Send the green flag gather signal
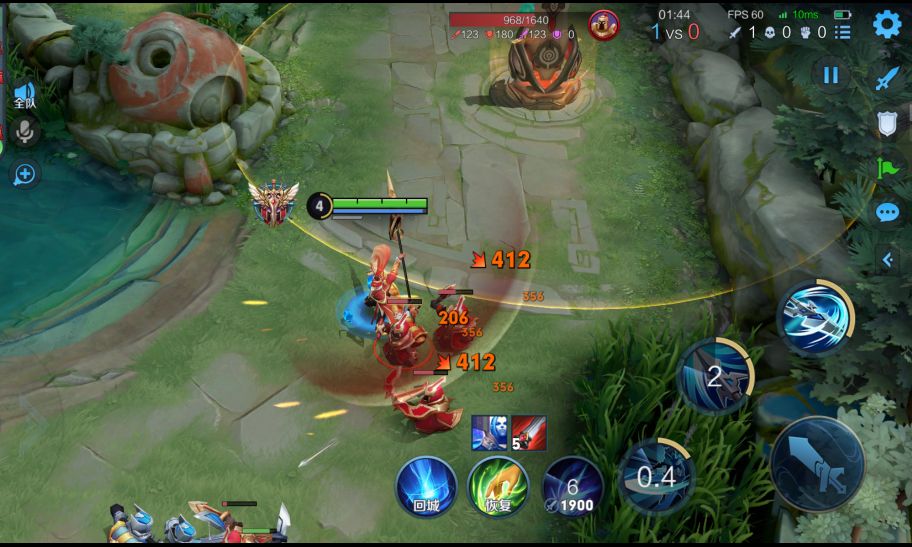Screen dimensions: 912x547 coord(888,167)
